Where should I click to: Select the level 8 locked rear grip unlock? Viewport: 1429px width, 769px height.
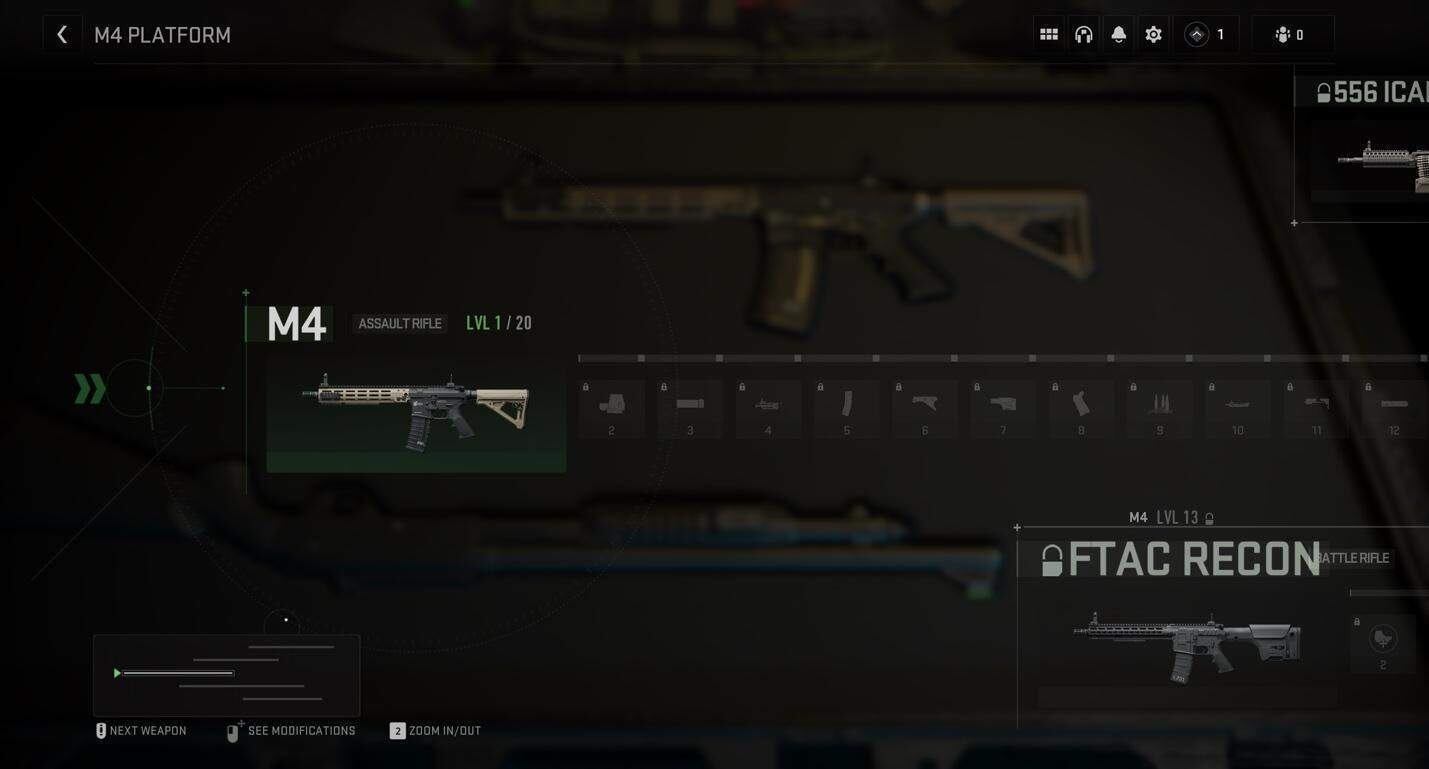[x=1081, y=408]
